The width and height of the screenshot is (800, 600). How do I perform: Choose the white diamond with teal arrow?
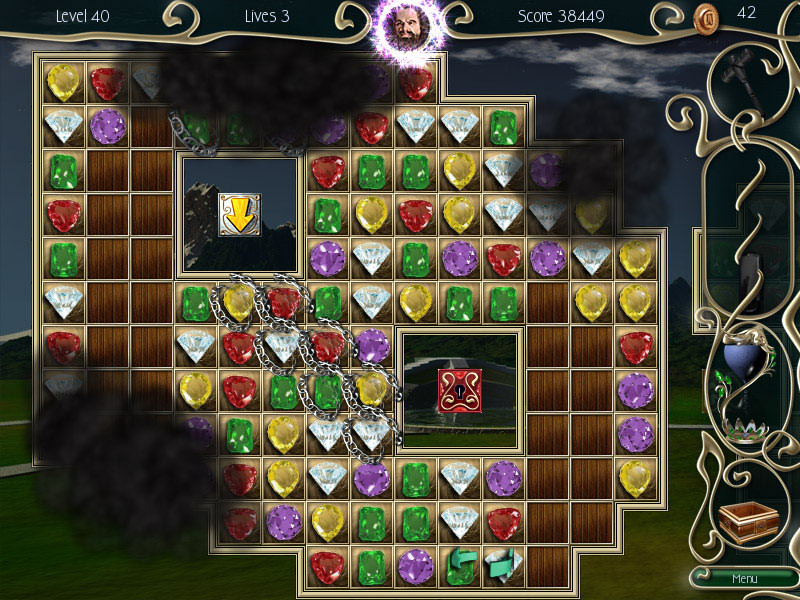(x=503, y=565)
